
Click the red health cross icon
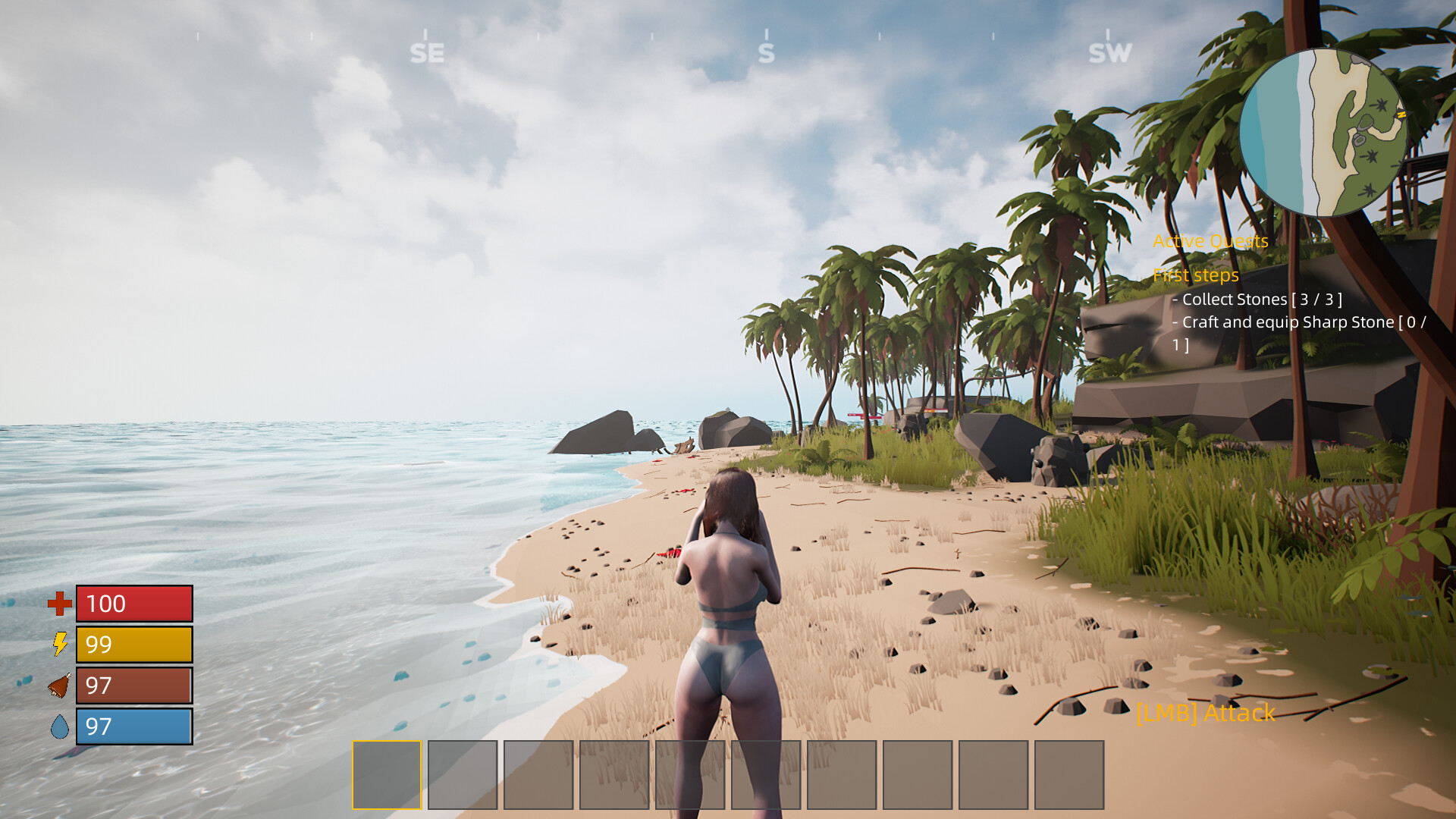click(59, 604)
